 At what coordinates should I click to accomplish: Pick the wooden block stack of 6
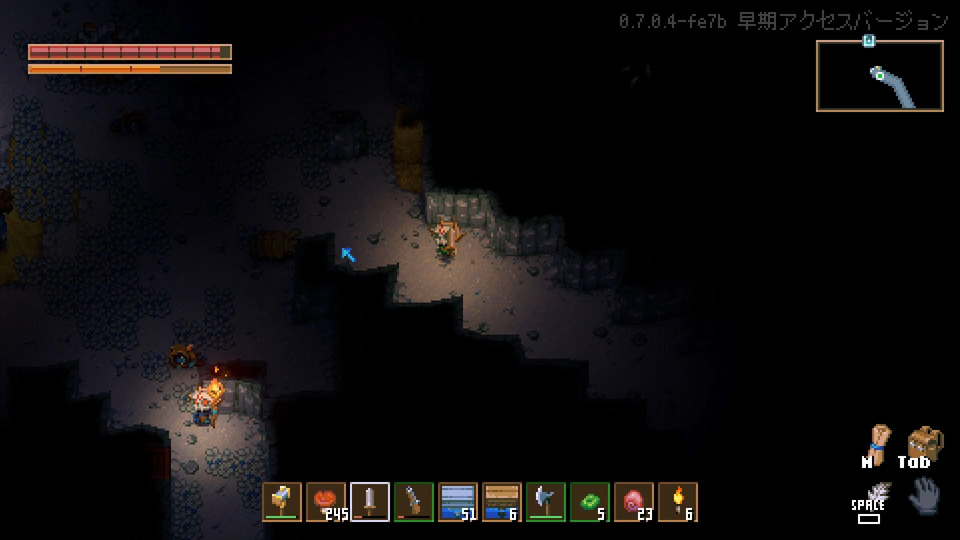coord(502,502)
